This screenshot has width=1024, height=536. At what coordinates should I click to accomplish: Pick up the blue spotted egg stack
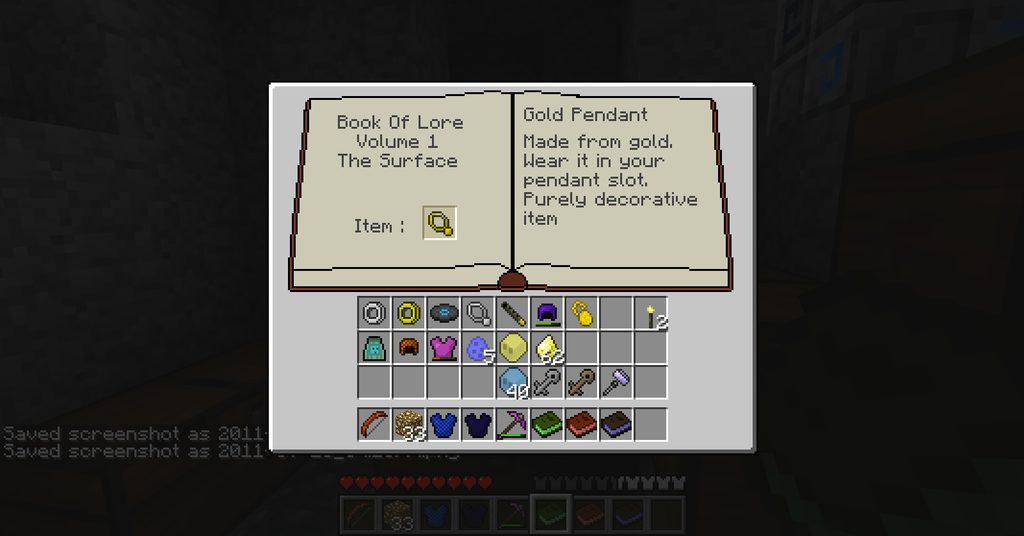(477, 349)
